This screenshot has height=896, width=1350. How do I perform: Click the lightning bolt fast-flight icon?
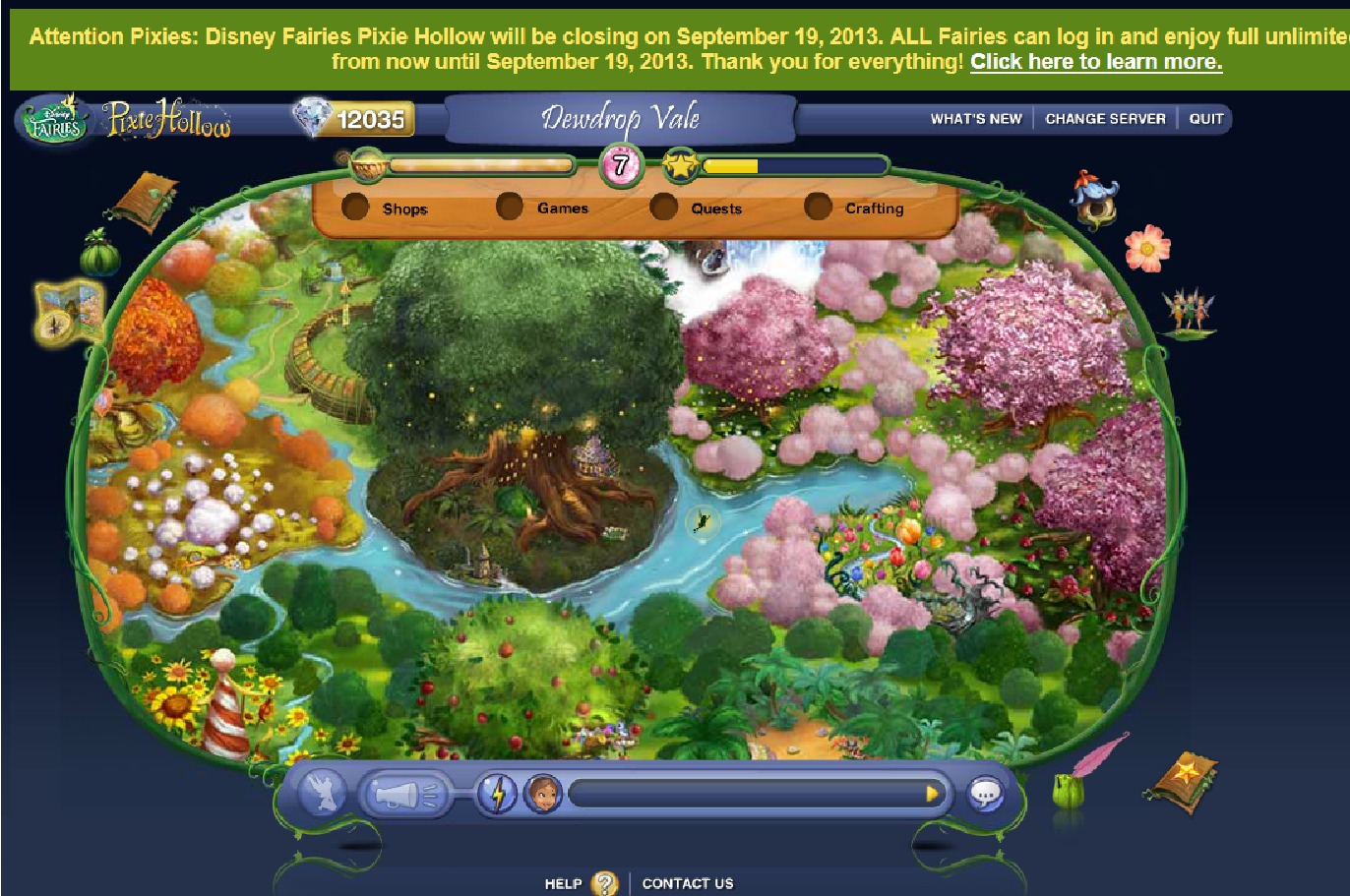point(500,793)
